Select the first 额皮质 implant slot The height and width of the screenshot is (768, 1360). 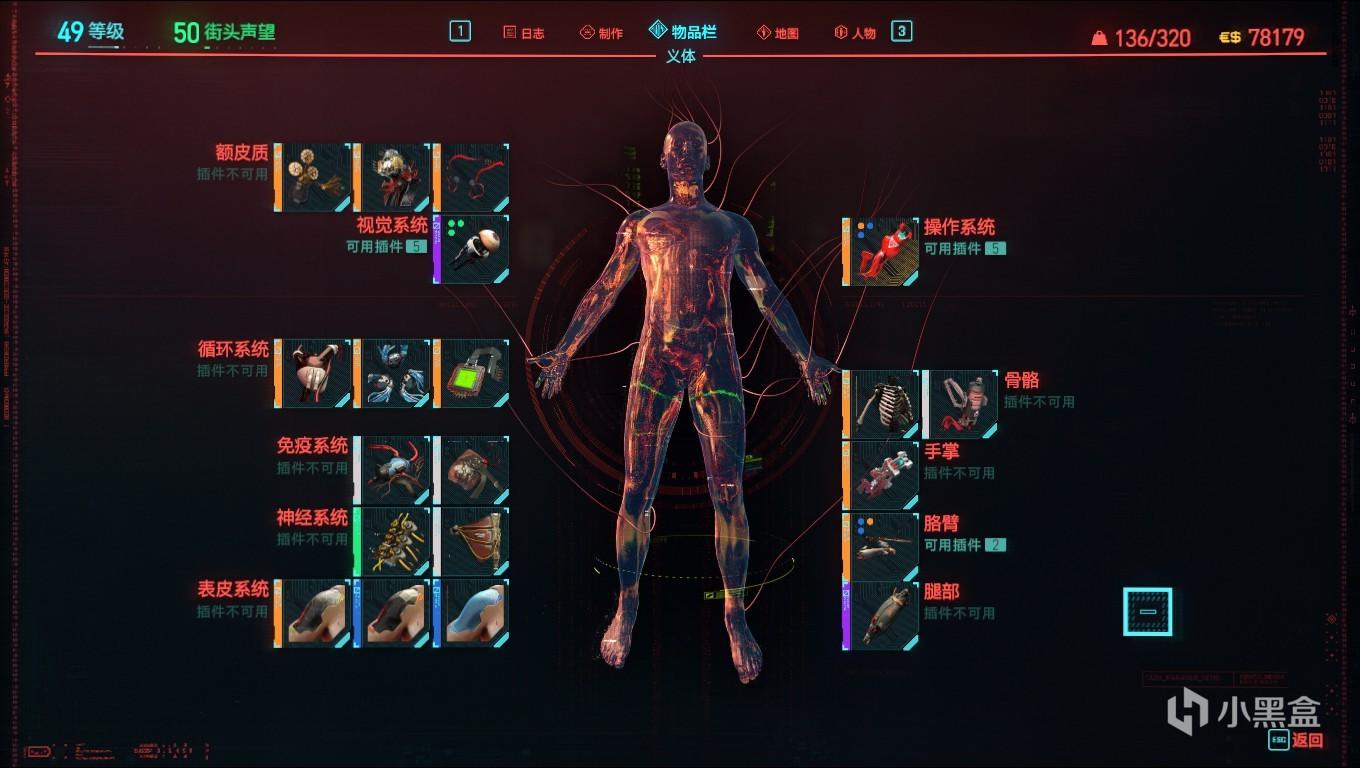(x=312, y=176)
